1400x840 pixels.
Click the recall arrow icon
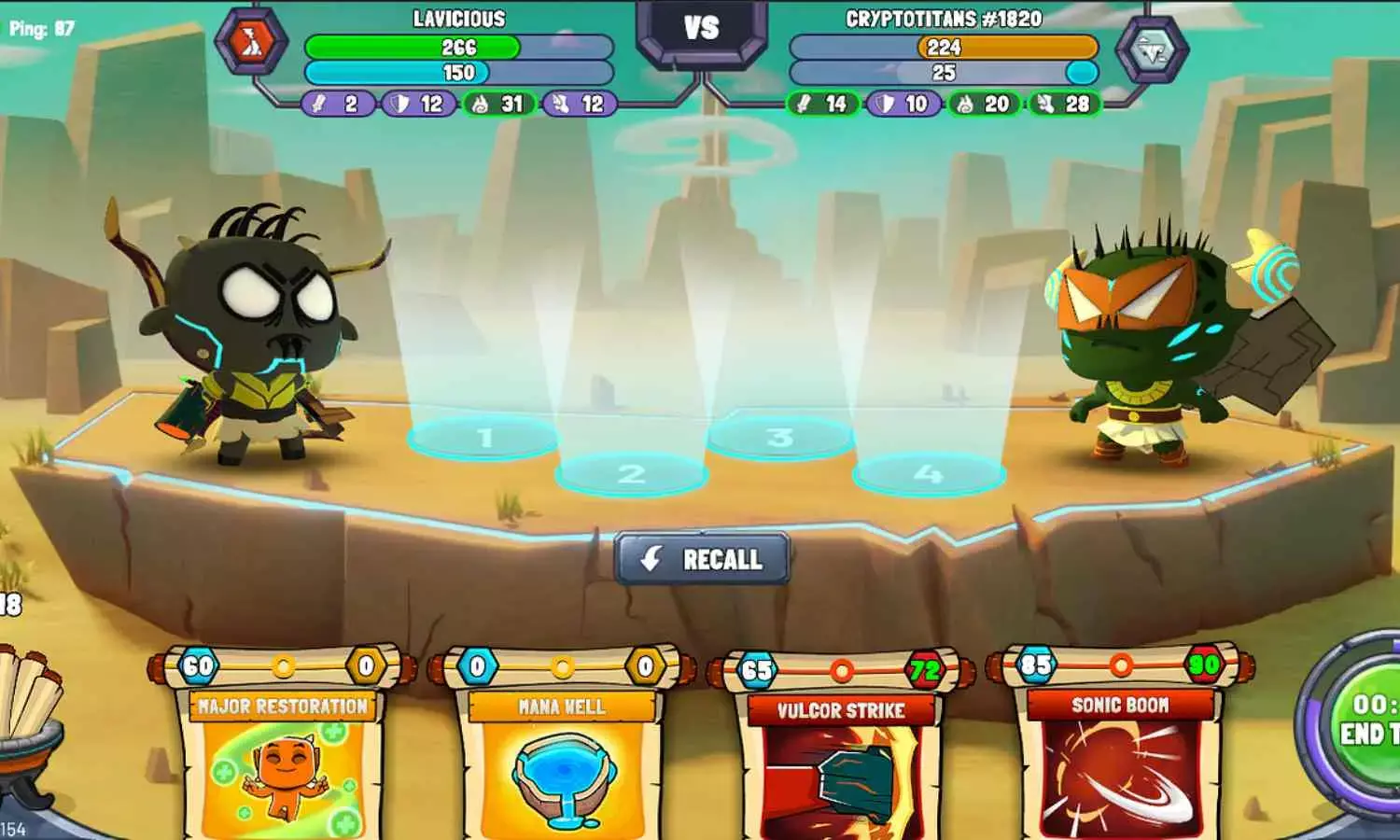[x=651, y=558]
